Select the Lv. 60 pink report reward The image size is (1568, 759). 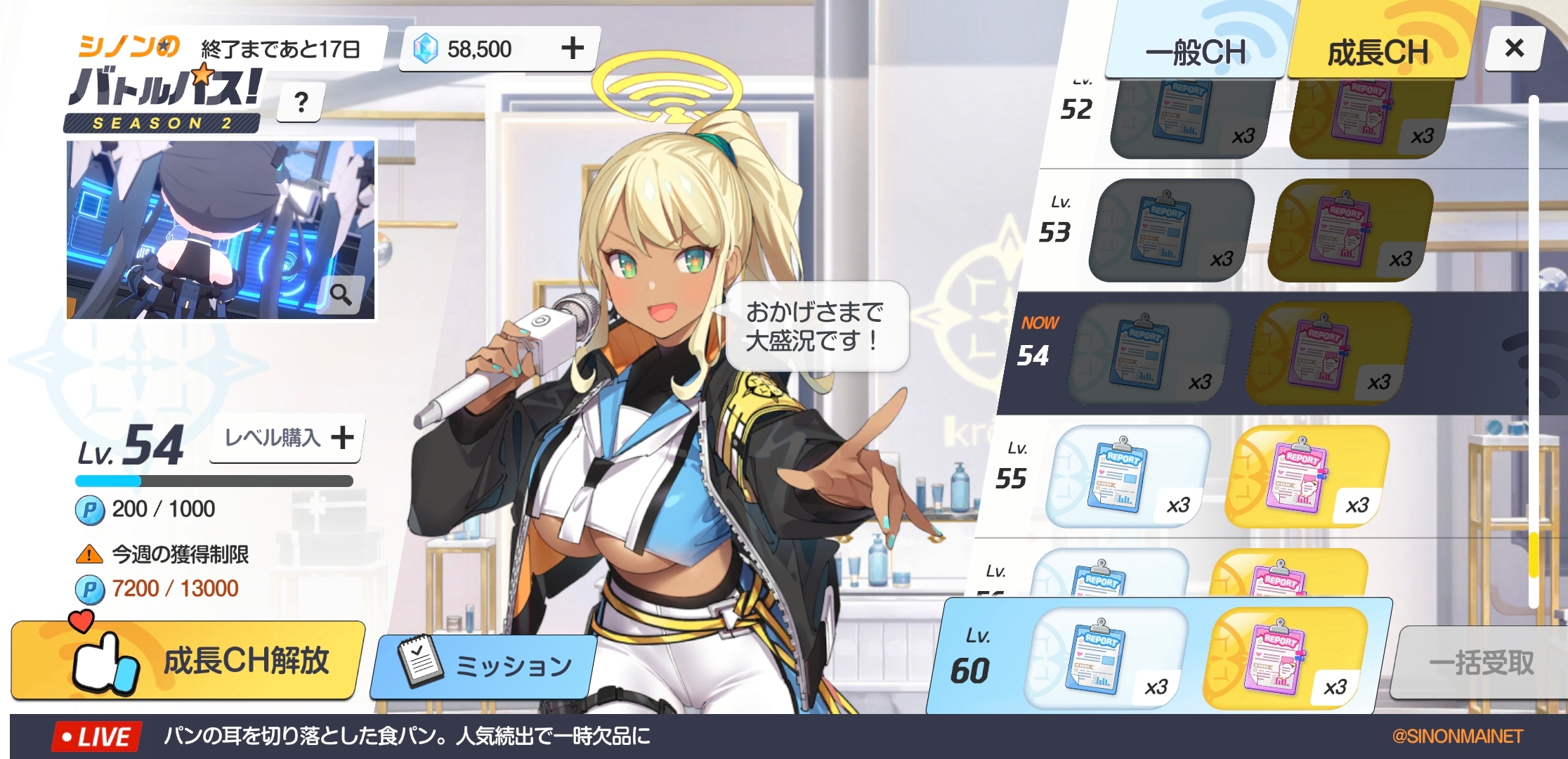tap(1284, 659)
